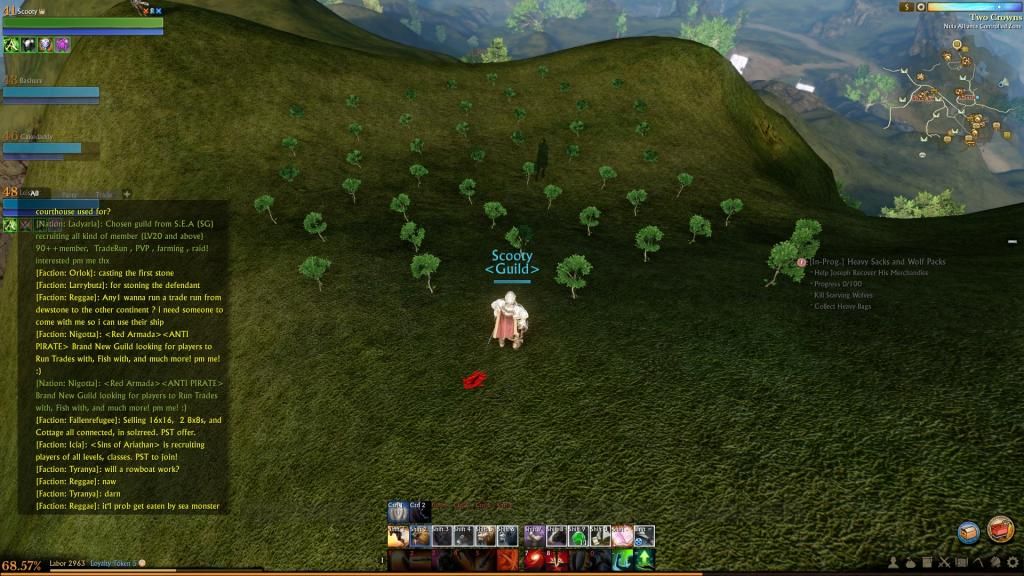Activate the red heartbeat skill icon
This screenshot has width=1024, height=576.
(557, 560)
